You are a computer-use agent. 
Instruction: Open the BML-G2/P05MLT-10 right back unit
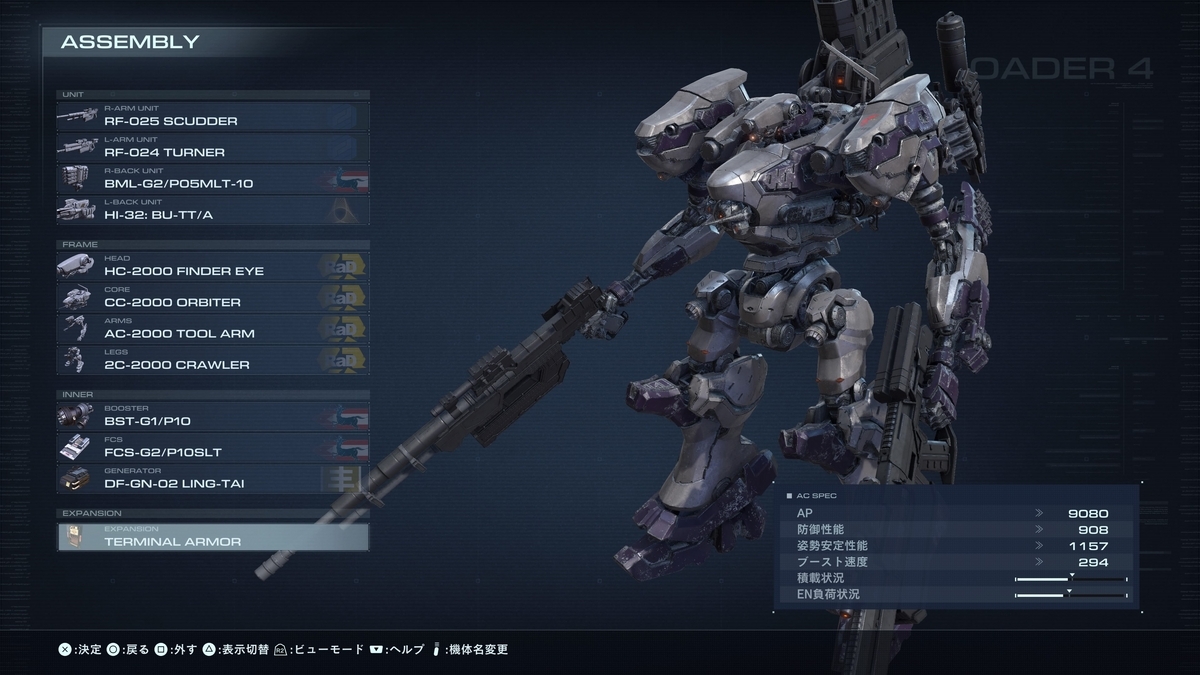tap(212, 179)
